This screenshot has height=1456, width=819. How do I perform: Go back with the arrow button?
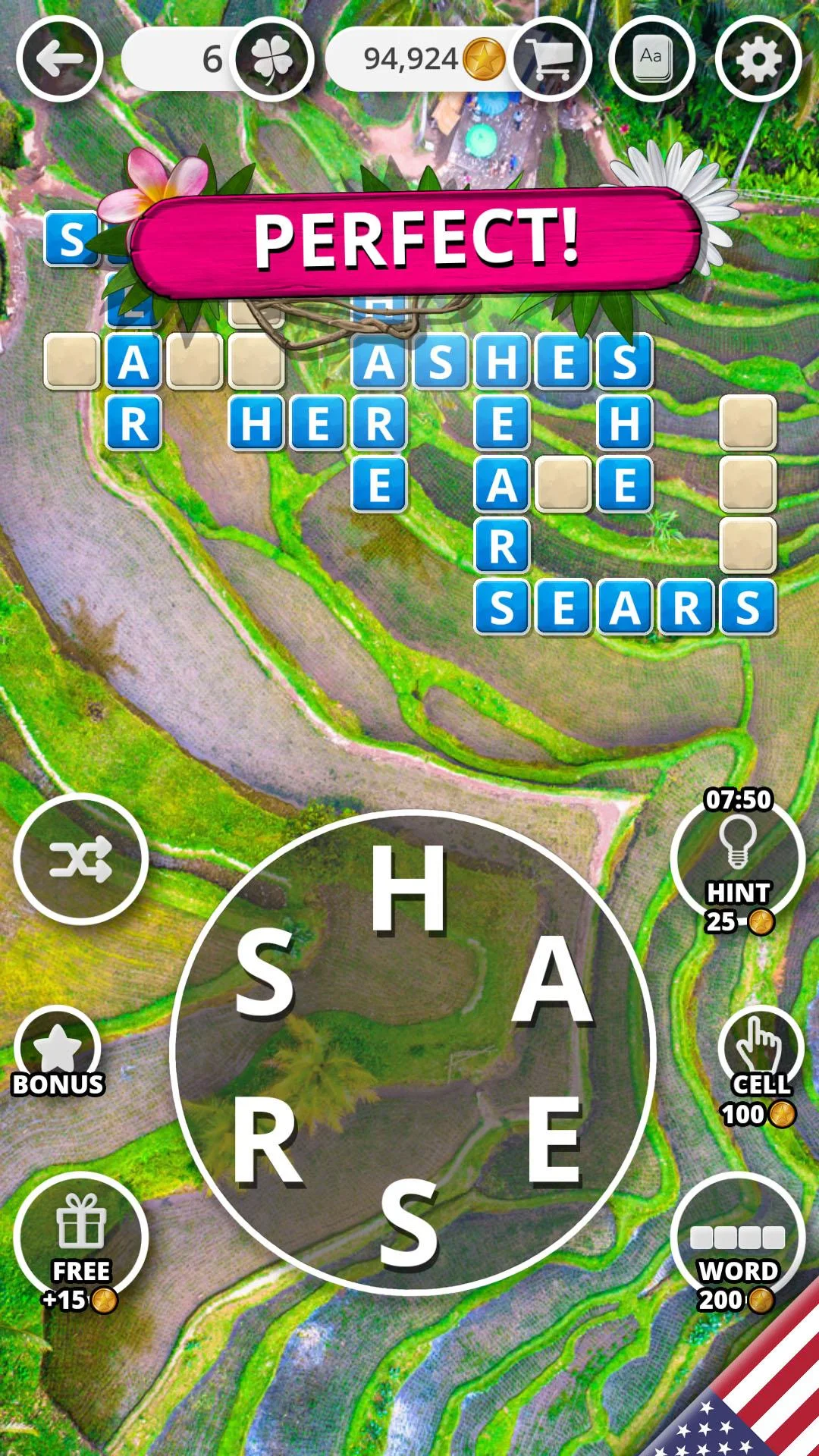click(x=60, y=58)
